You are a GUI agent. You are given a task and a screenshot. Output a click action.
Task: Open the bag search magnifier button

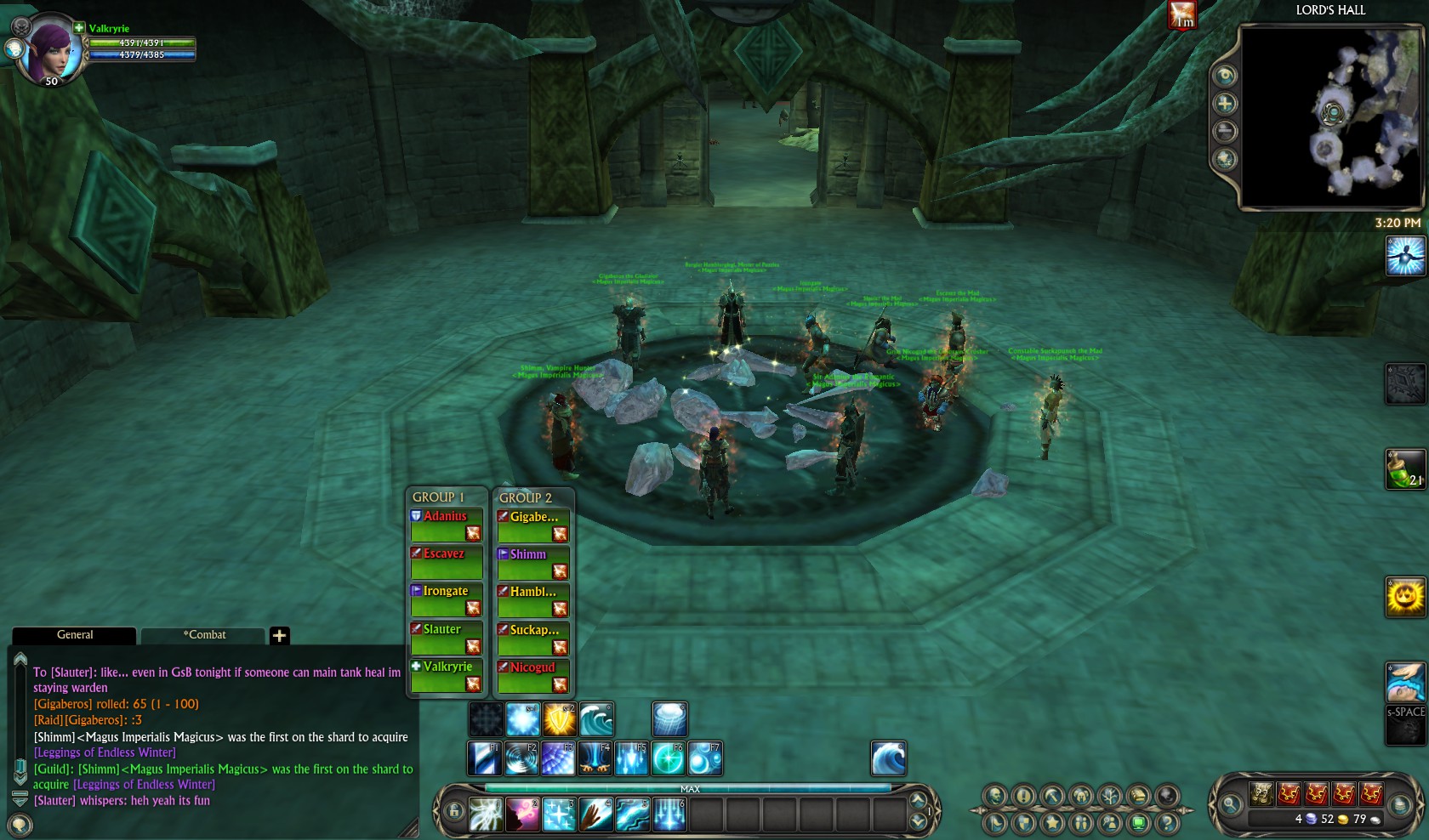(1231, 803)
